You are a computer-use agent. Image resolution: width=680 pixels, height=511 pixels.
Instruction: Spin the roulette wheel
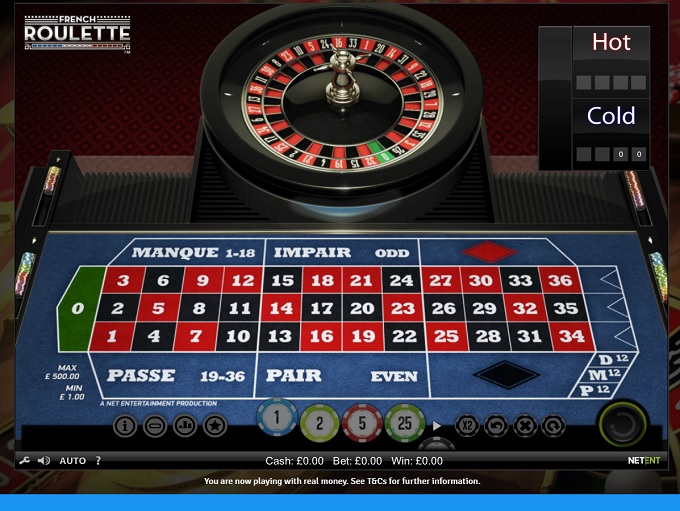pos(622,424)
